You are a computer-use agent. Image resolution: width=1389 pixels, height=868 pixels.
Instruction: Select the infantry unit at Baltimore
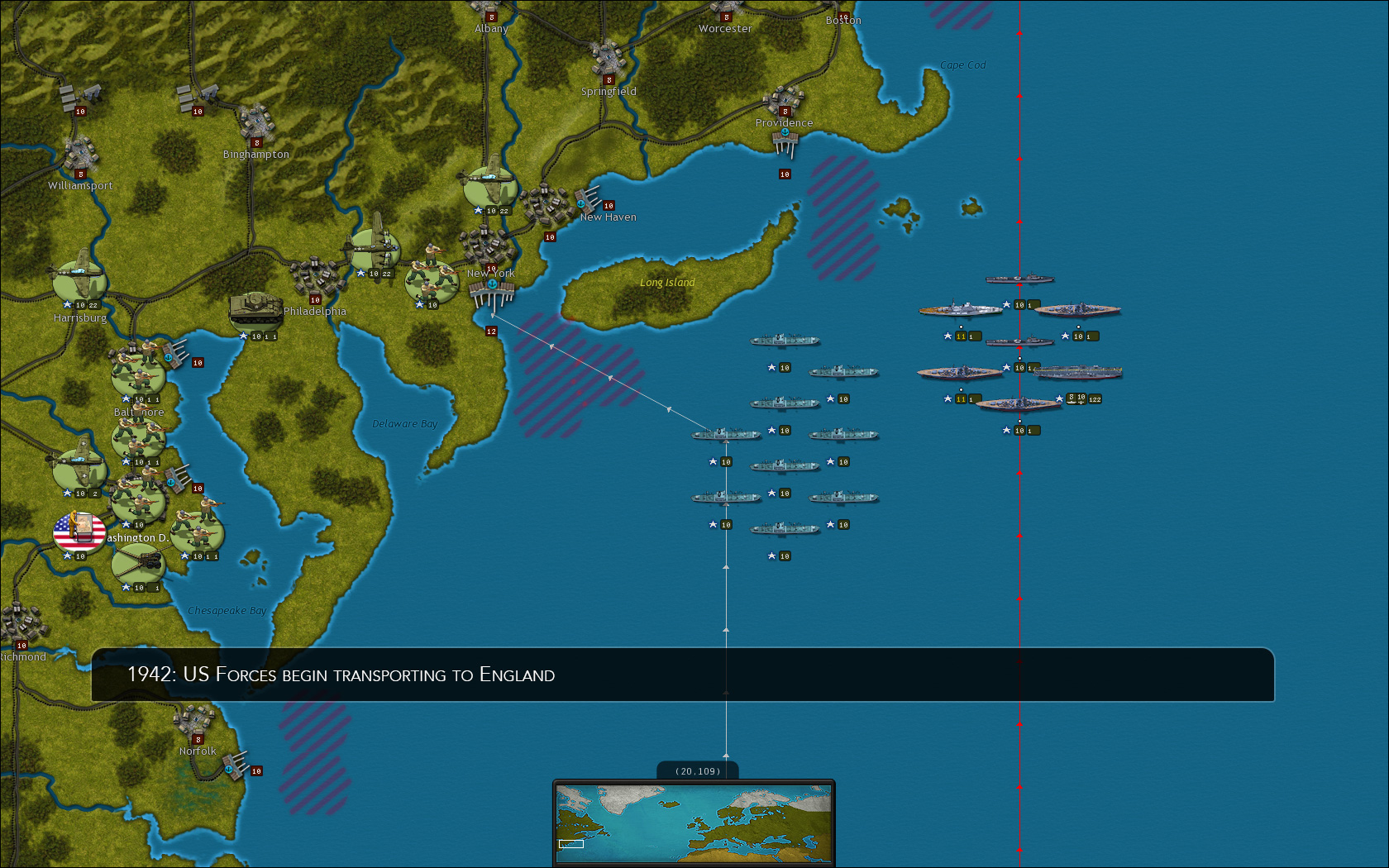click(x=136, y=376)
